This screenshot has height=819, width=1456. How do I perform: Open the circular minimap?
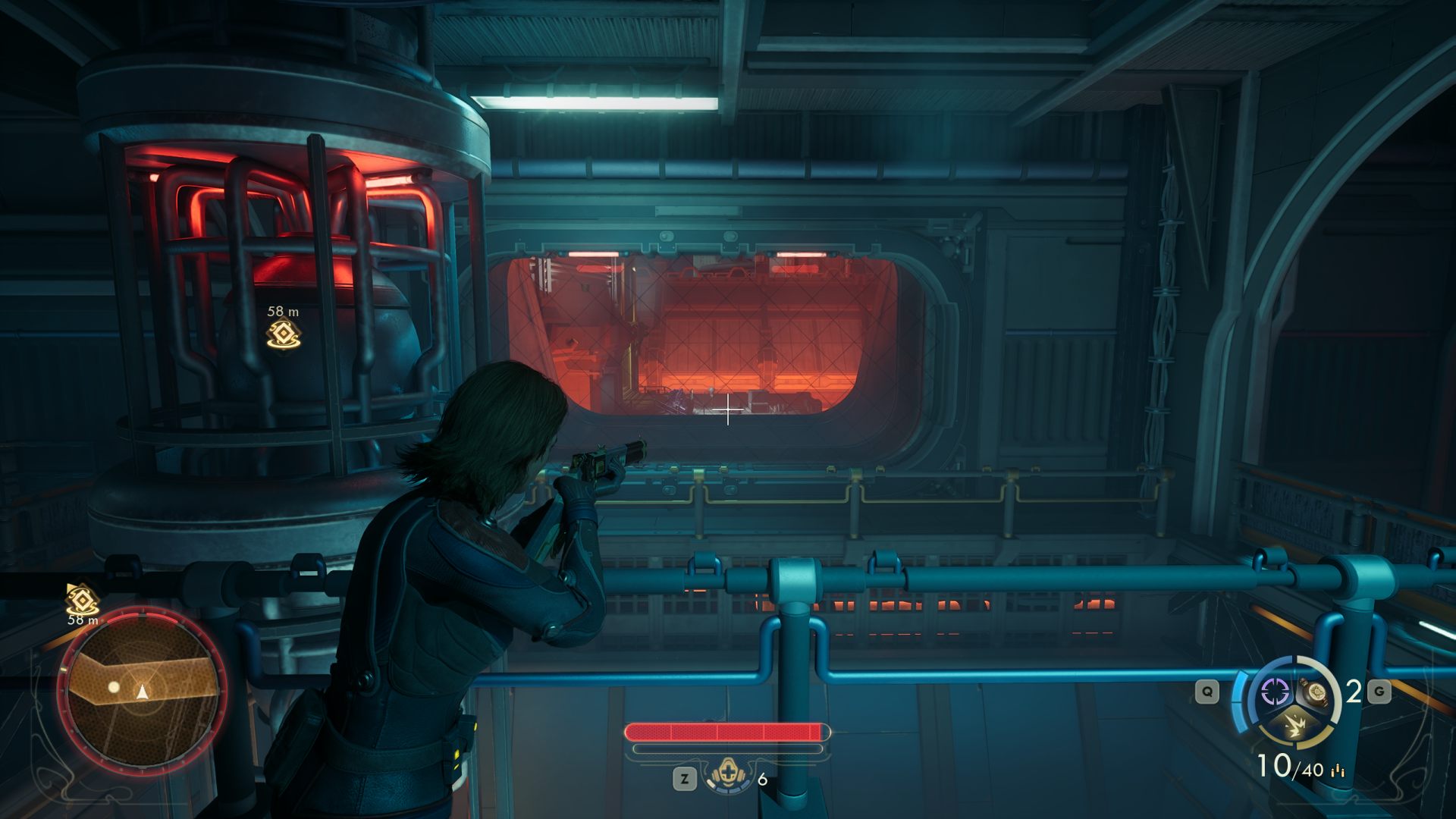142,690
